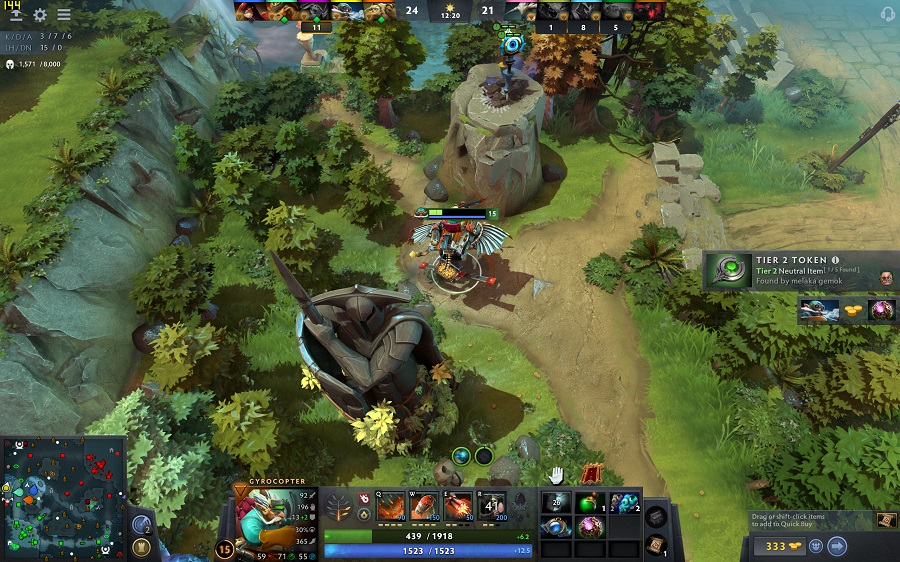900x562 pixels.
Task: Activate Call Down, the R ultimate
Action: [x=491, y=505]
